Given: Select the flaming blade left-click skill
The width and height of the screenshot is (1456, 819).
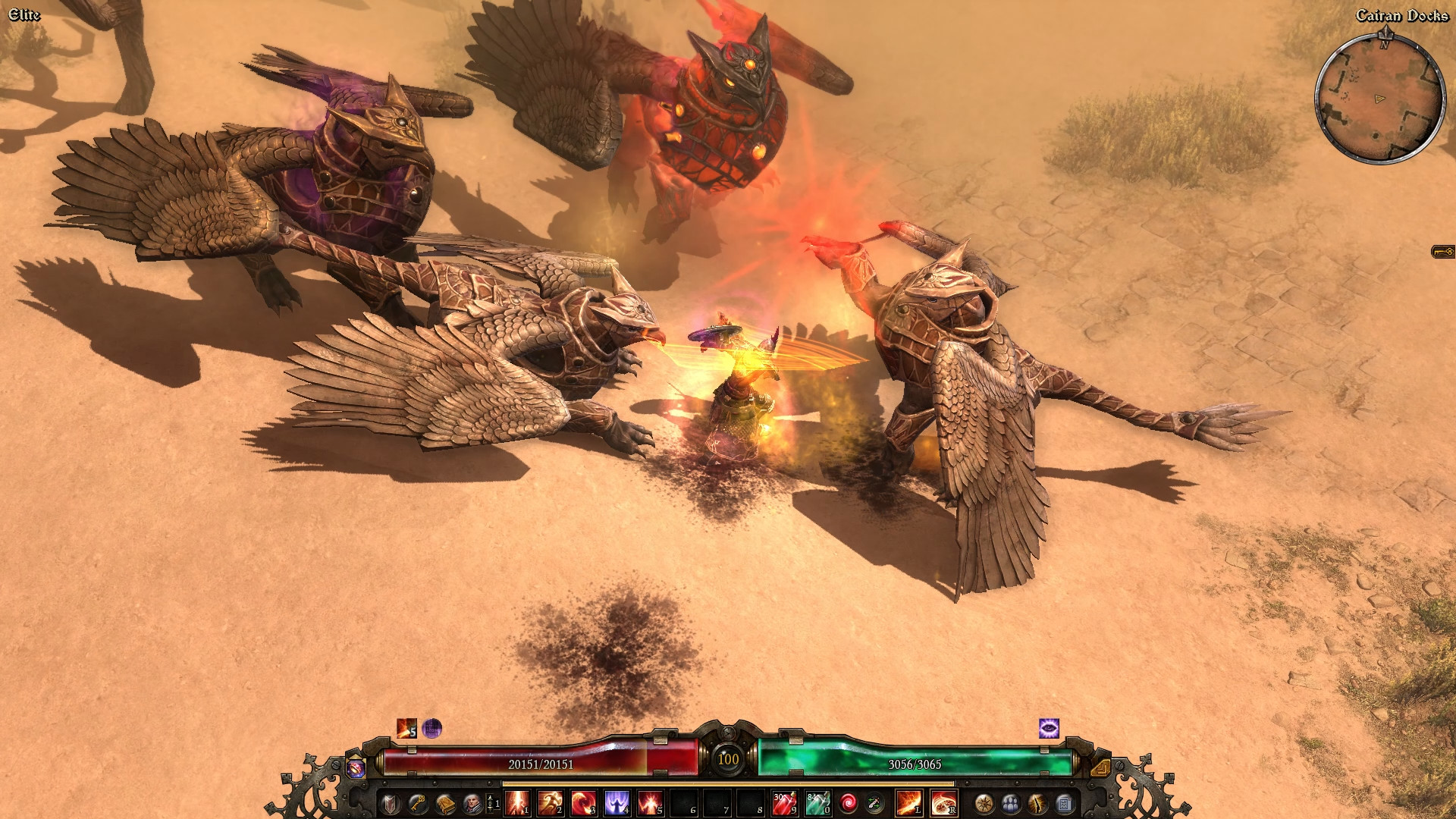Looking at the screenshot, I should click(909, 803).
